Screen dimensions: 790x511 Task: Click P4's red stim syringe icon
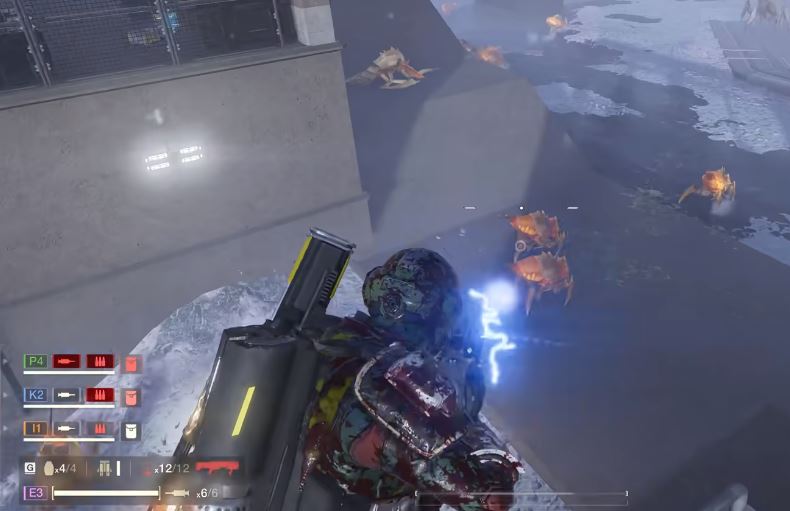click(67, 361)
